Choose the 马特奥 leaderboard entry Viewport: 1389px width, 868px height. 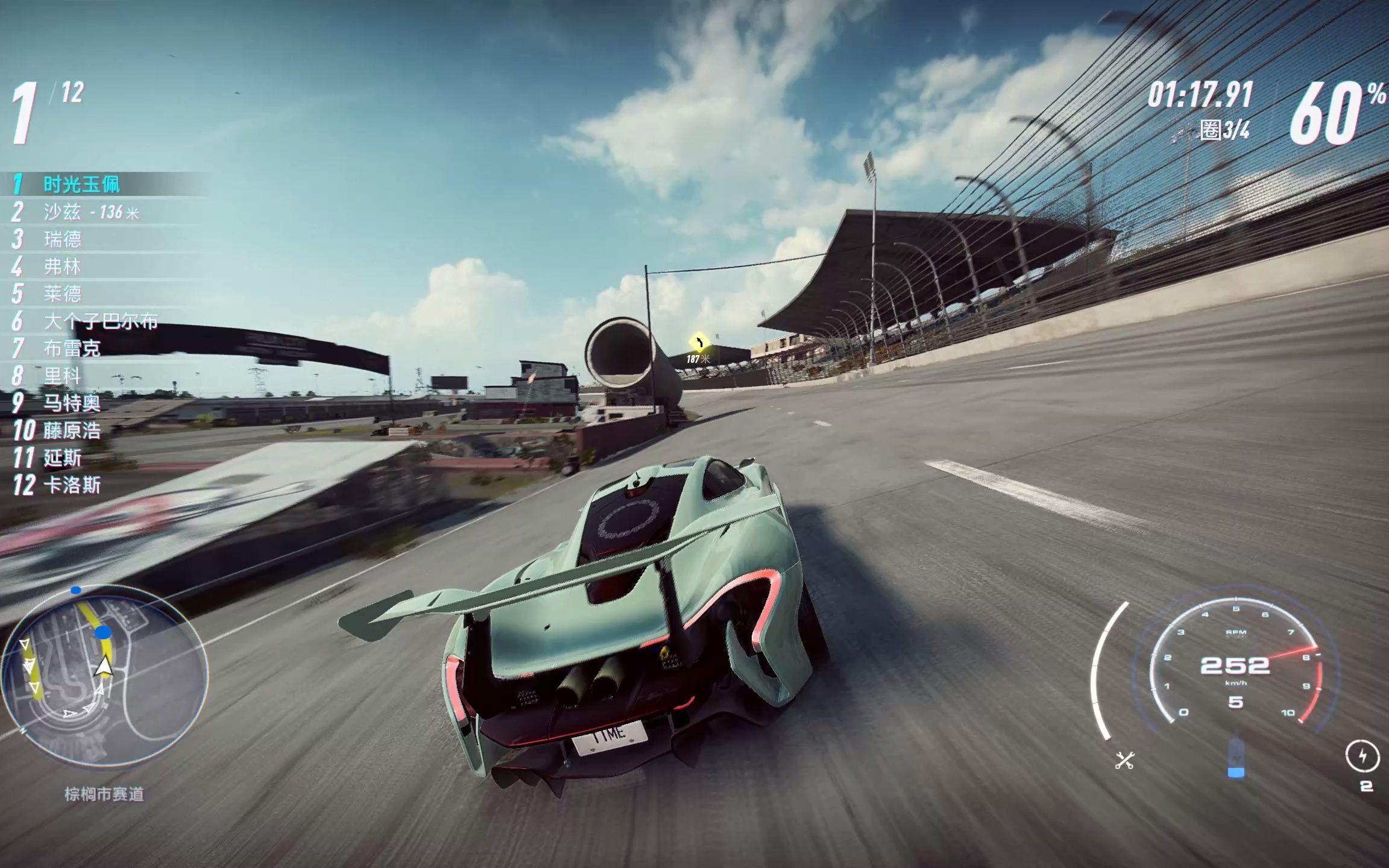click(72, 403)
